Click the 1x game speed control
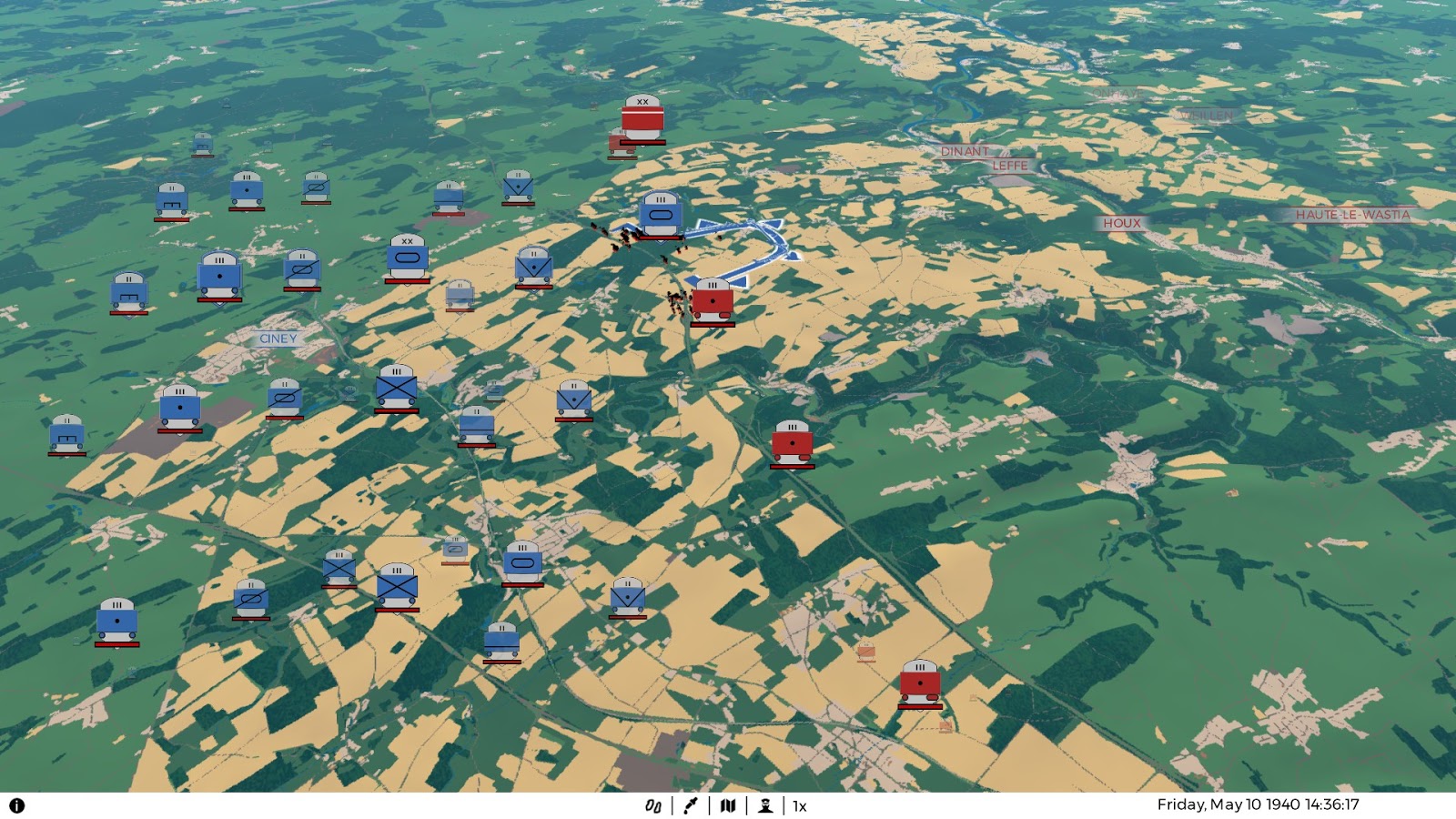 (x=799, y=806)
